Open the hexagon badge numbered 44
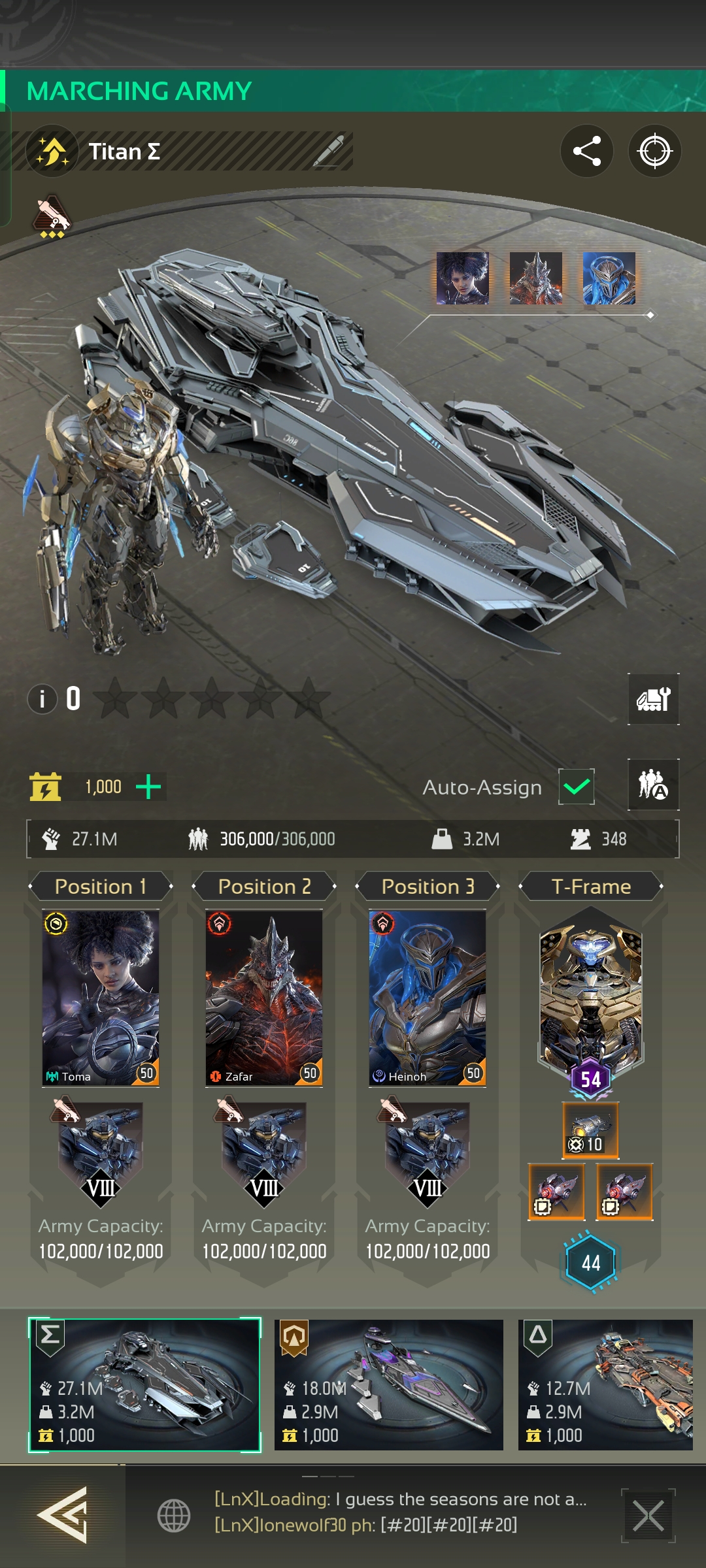Screen dimensions: 706x1568 tap(590, 1262)
